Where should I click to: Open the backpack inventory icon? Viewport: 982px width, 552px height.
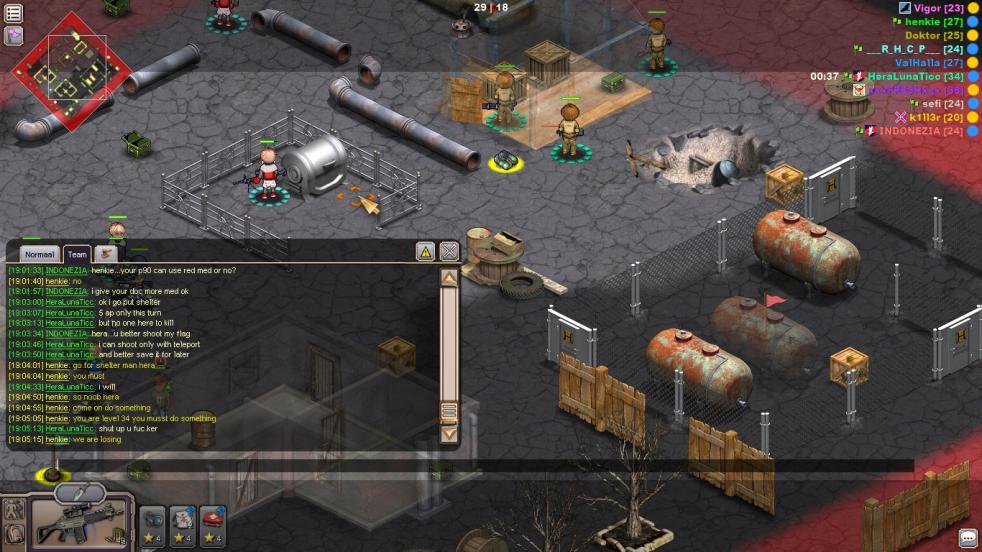tap(14, 535)
